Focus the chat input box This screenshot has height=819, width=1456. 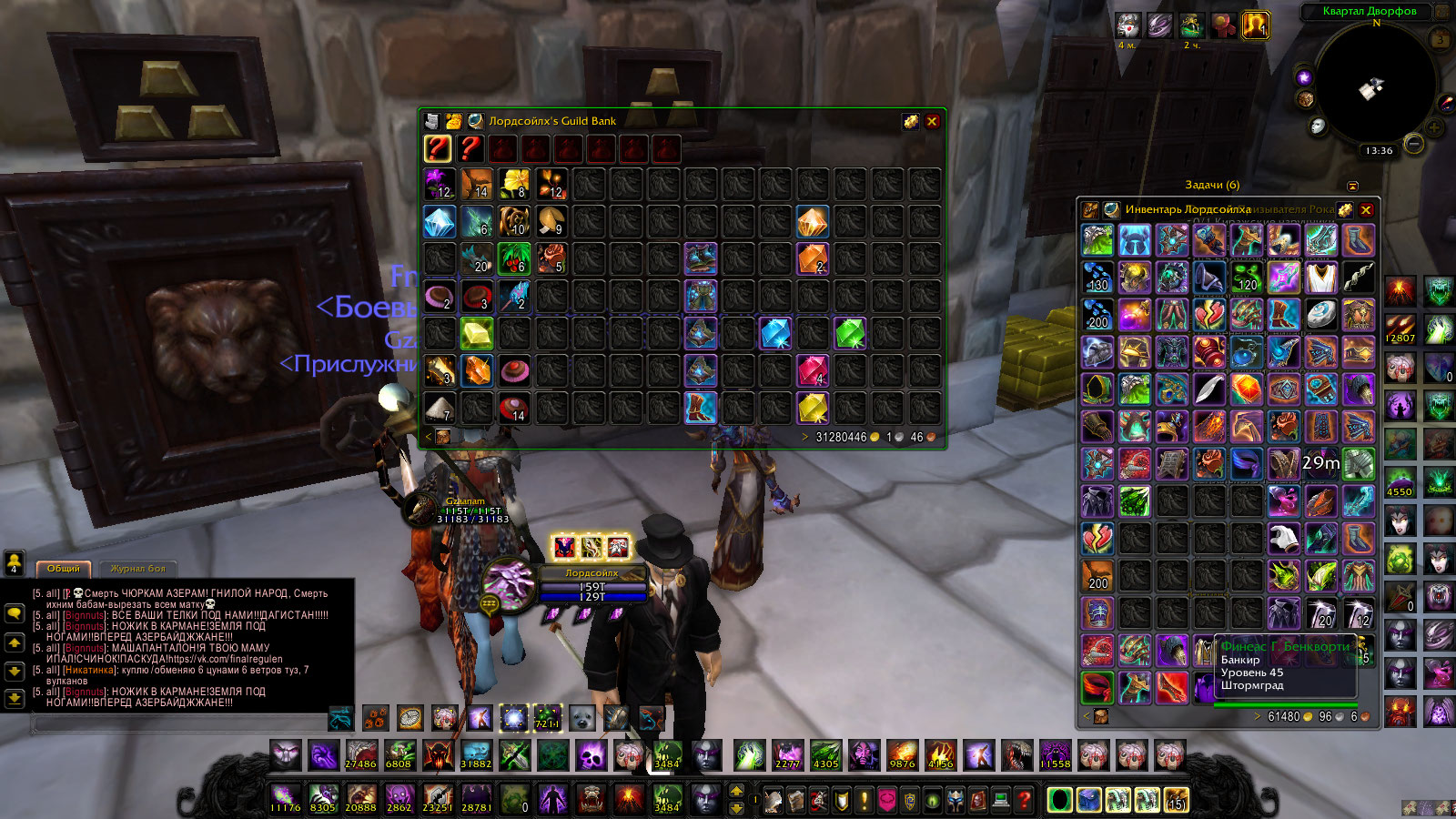pos(182,723)
